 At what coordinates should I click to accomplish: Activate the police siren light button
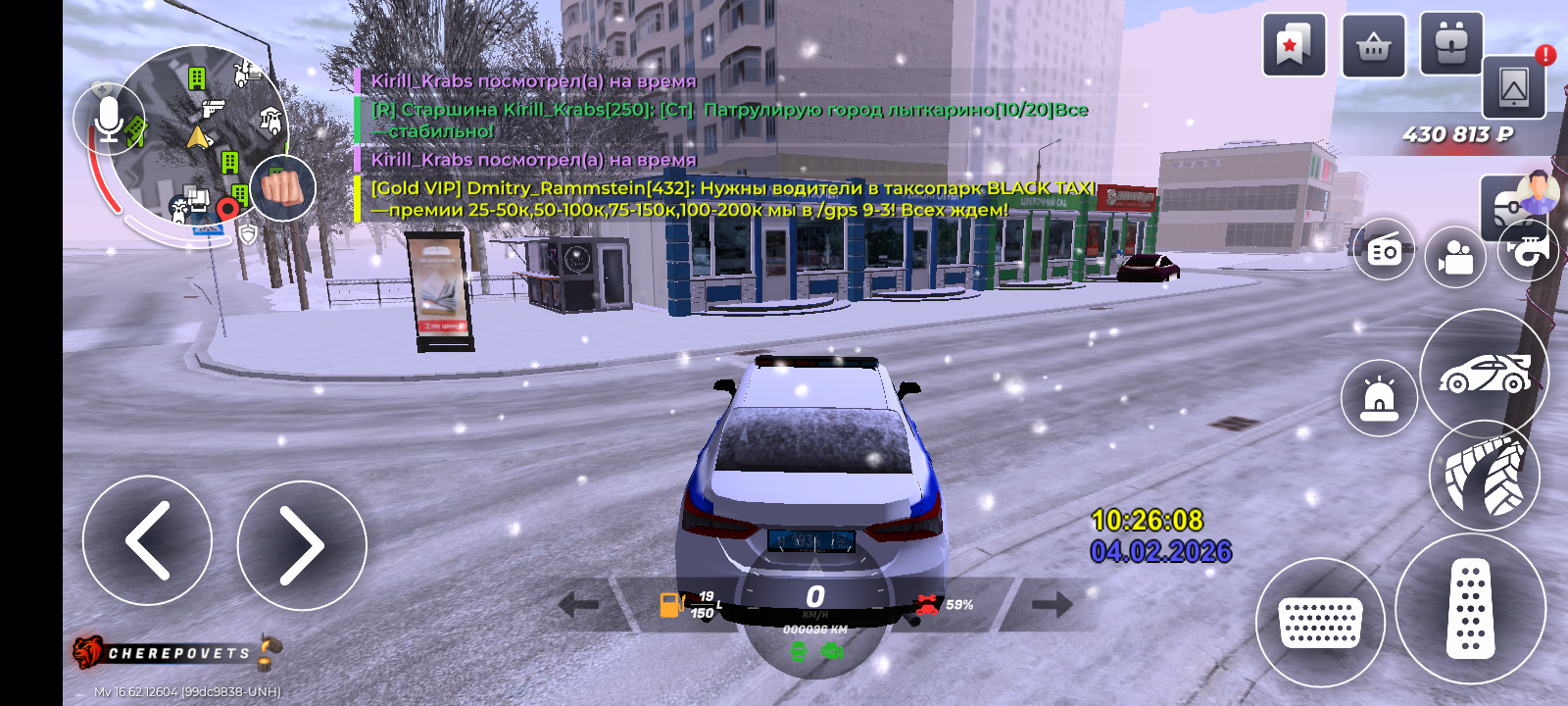tap(1379, 398)
